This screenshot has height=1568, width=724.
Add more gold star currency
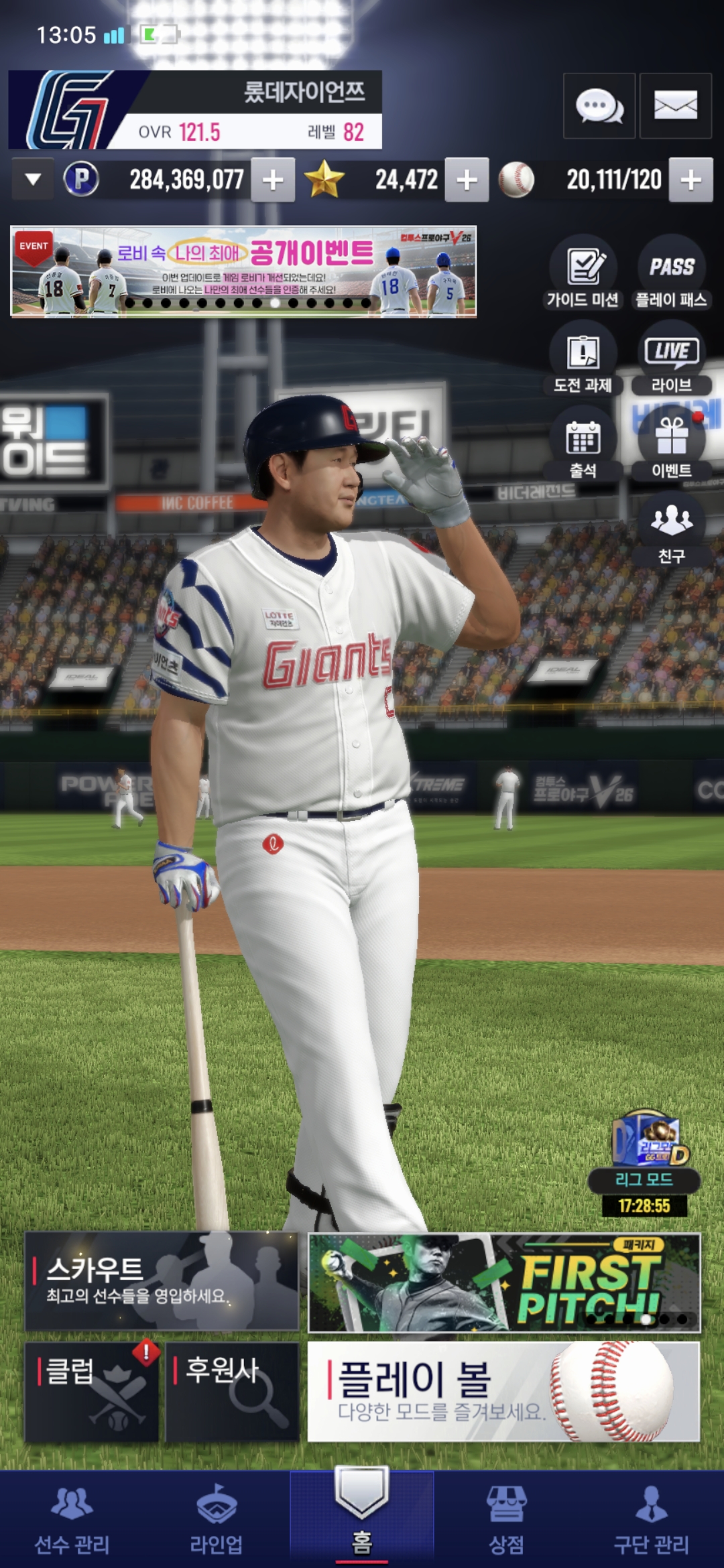point(467,180)
